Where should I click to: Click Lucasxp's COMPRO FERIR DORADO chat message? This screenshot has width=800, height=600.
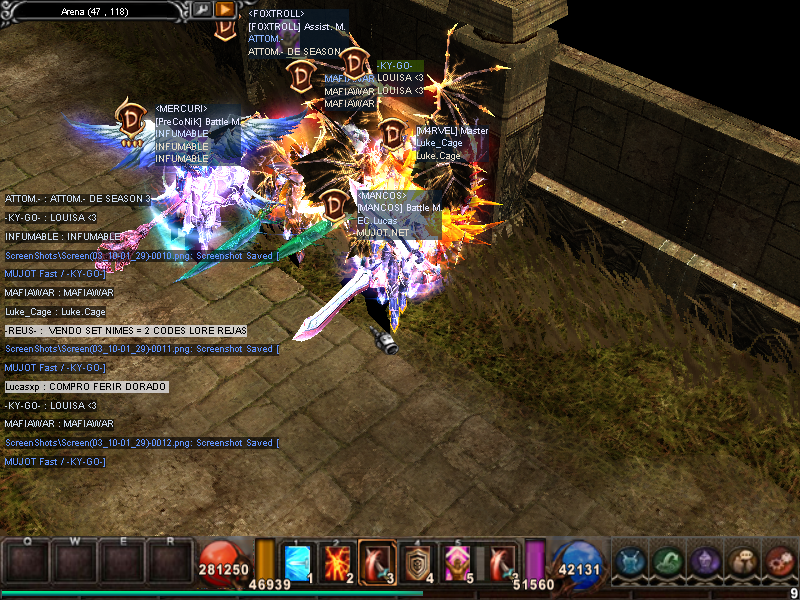coord(86,386)
